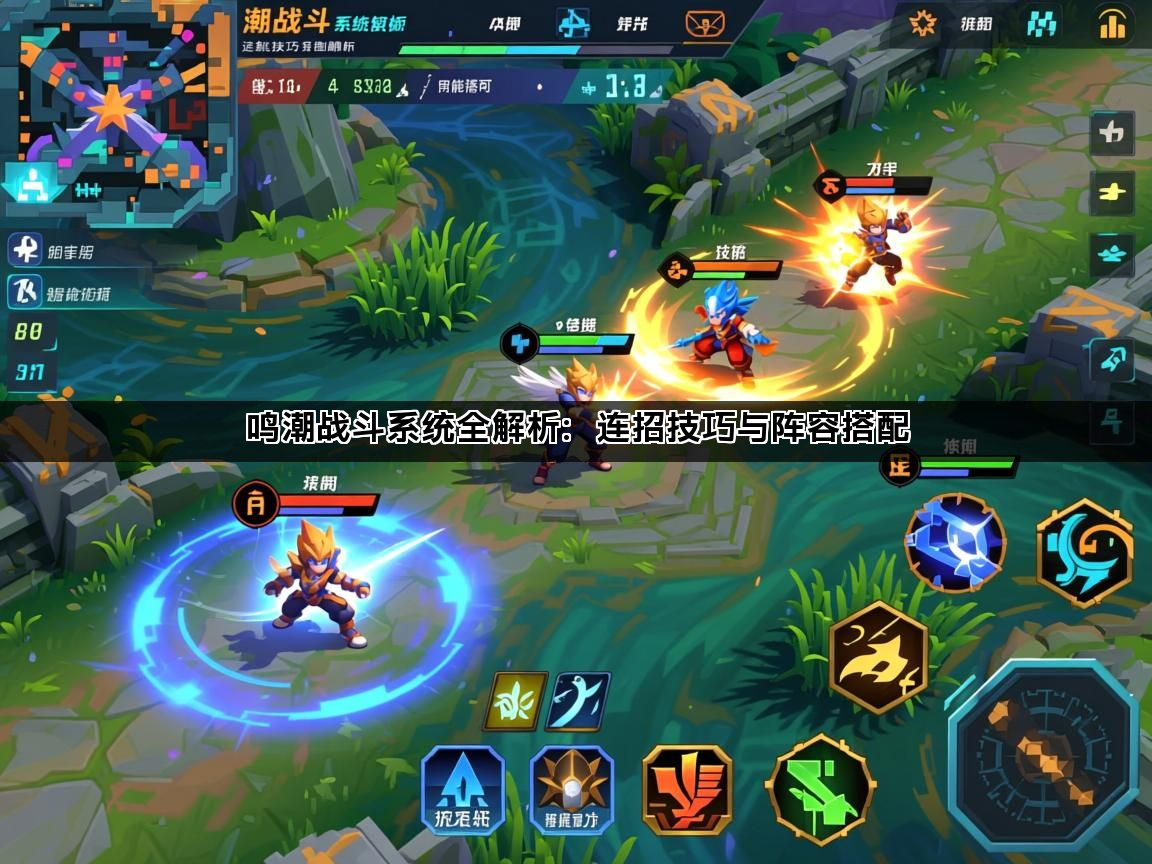Select the small blue bird item slot
1152x864 pixels.
578,701
